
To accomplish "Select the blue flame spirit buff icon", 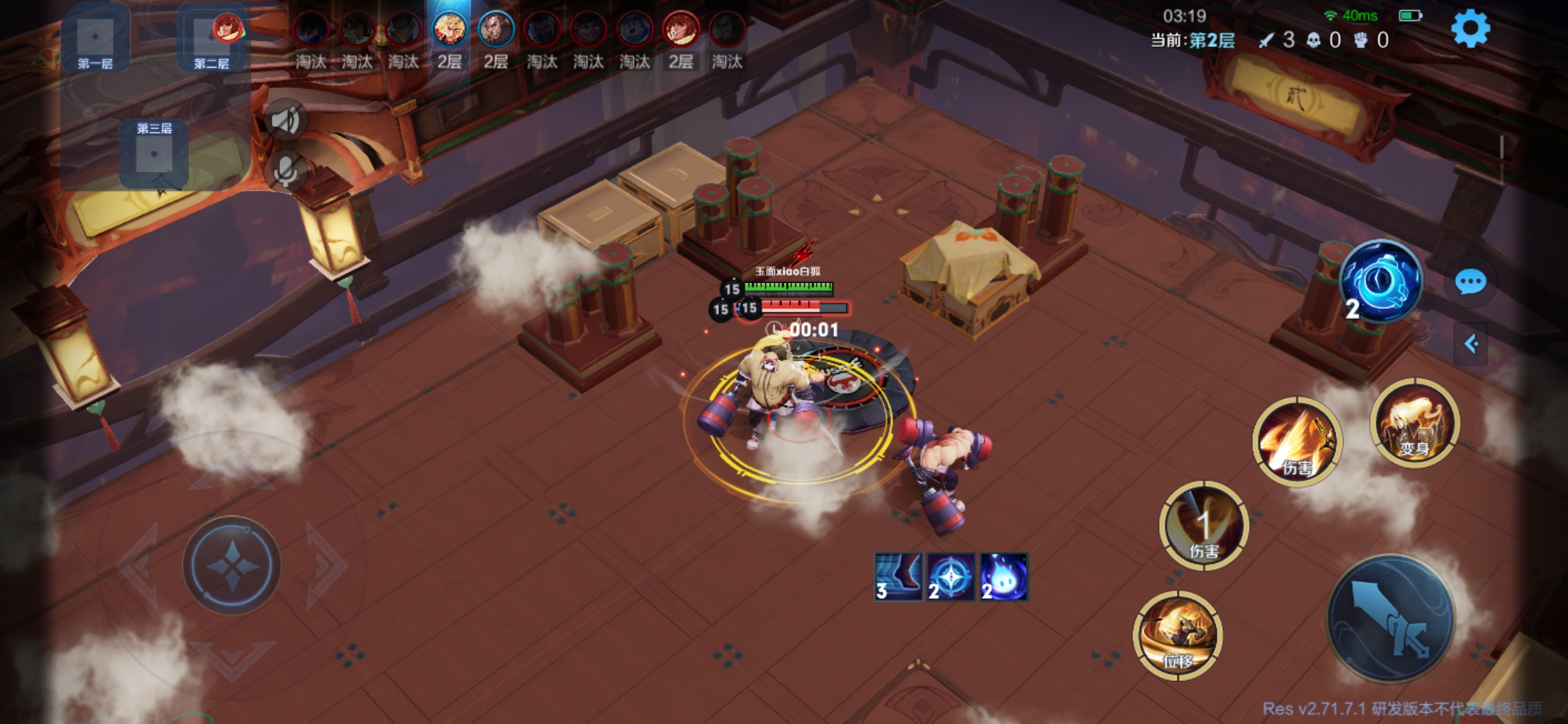I will (1003, 577).
